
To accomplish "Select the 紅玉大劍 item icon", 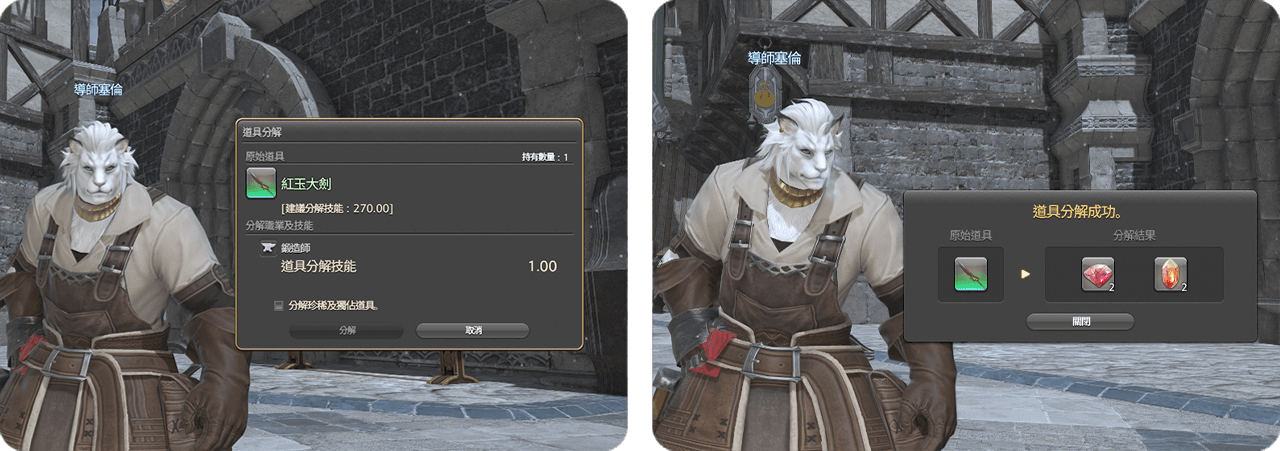I will [262, 185].
